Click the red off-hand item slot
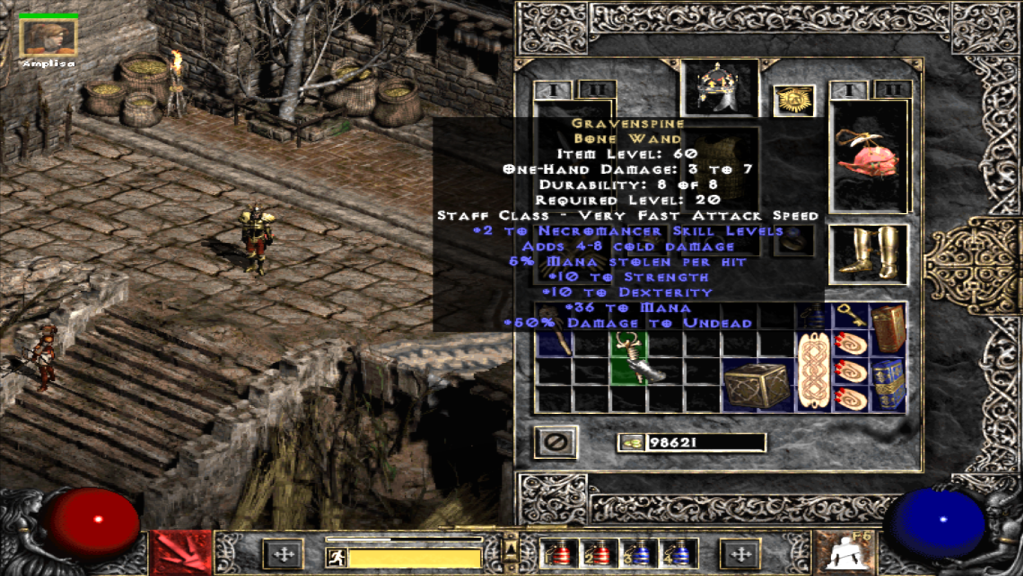Viewport: 1023px width, 576px height. click(x=869, y=157)
